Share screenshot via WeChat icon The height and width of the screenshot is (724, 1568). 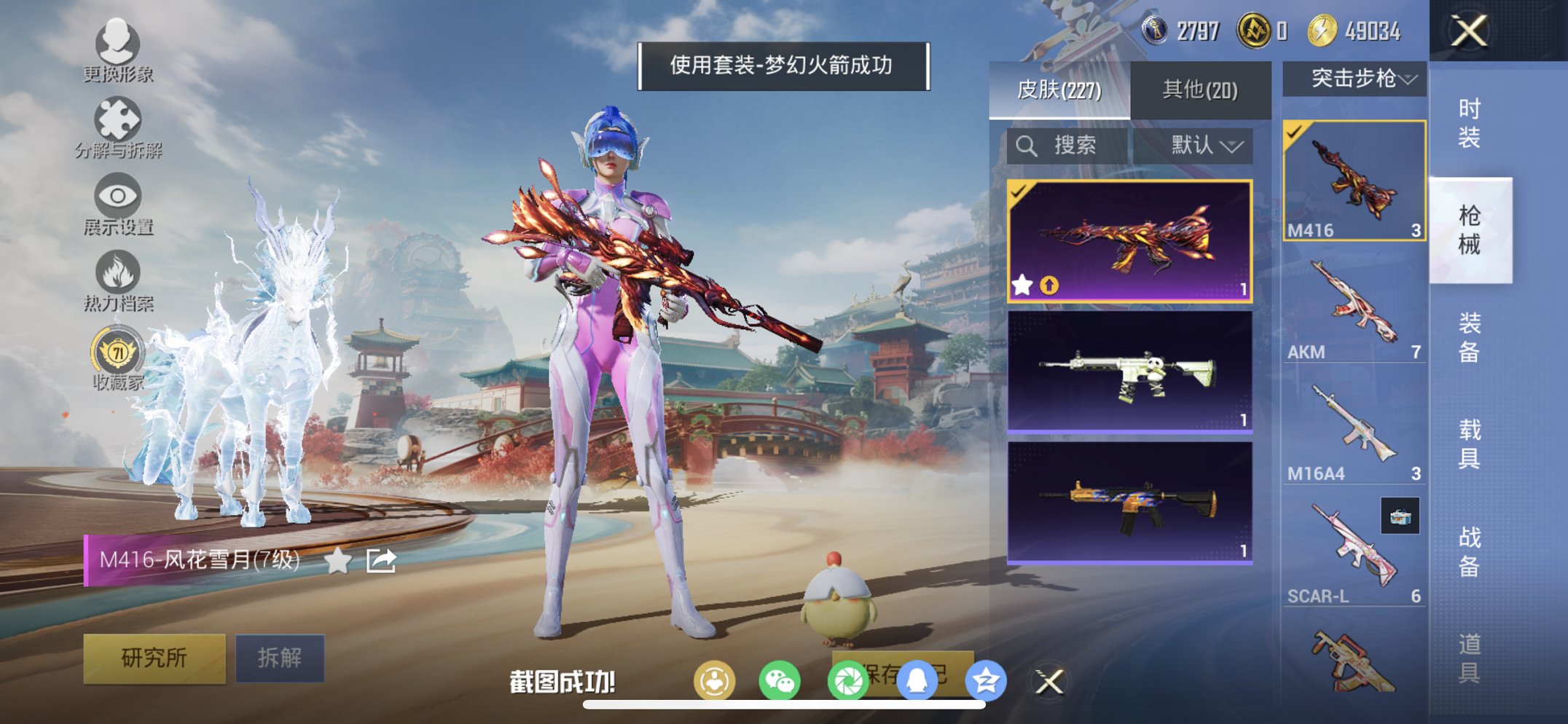click(780, 677)
